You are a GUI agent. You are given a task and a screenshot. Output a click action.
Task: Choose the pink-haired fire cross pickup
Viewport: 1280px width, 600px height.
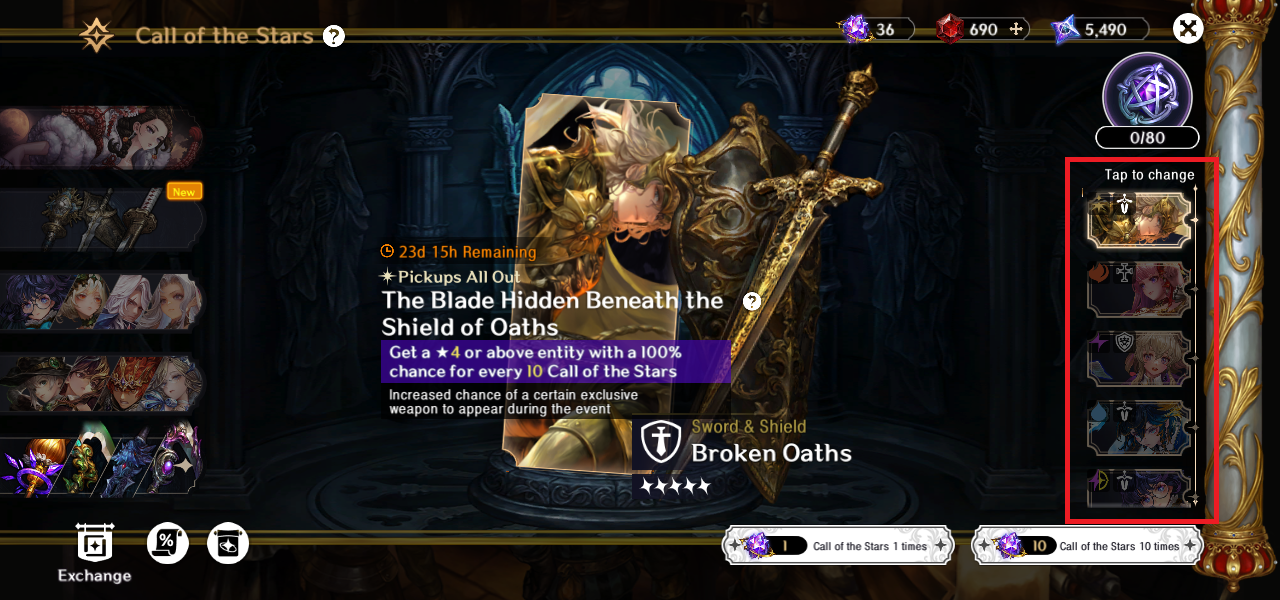coord(1139,289)
